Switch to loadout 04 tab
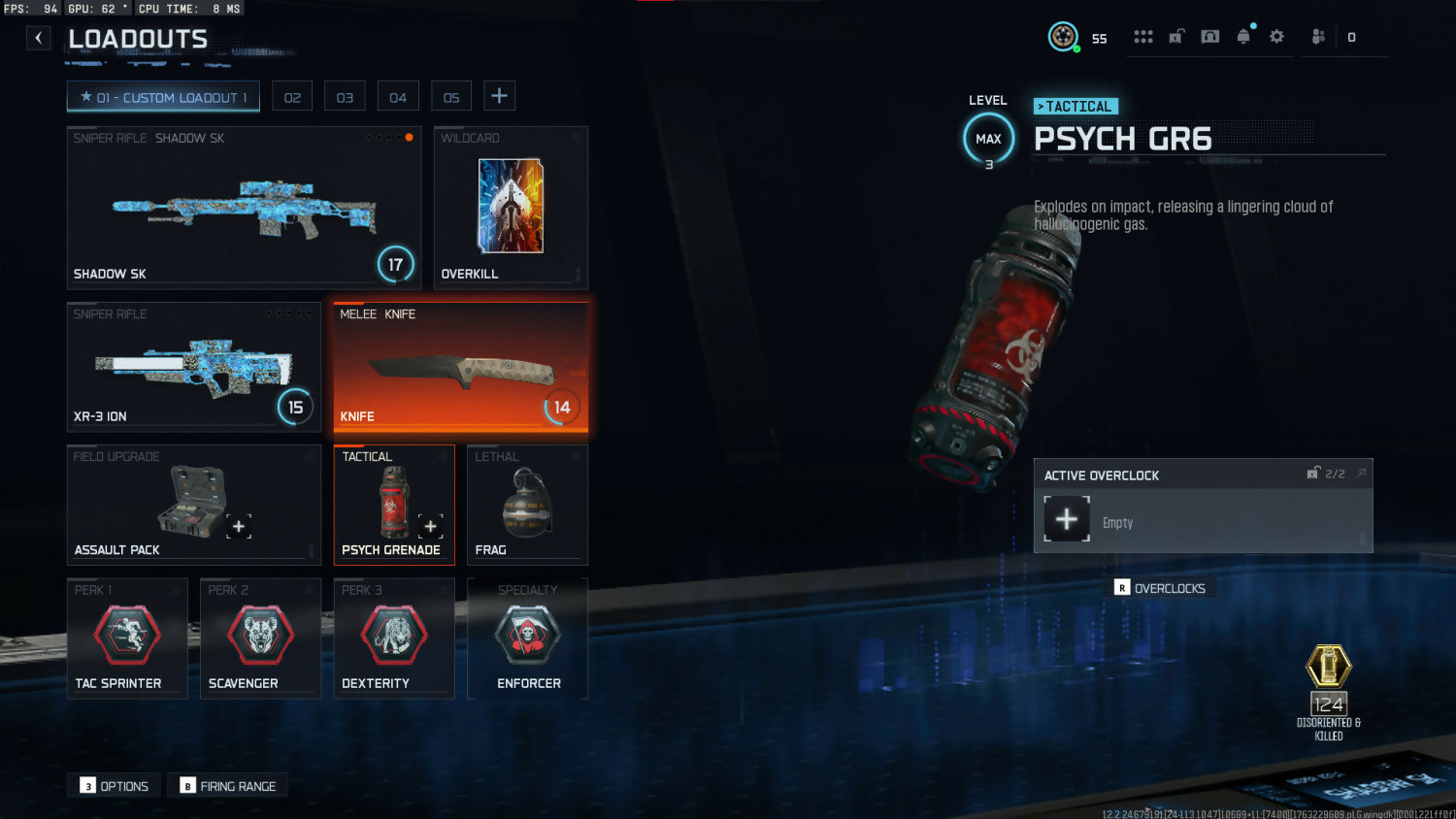This screenshot has height=819, width=1456. [x=398, y=97]
